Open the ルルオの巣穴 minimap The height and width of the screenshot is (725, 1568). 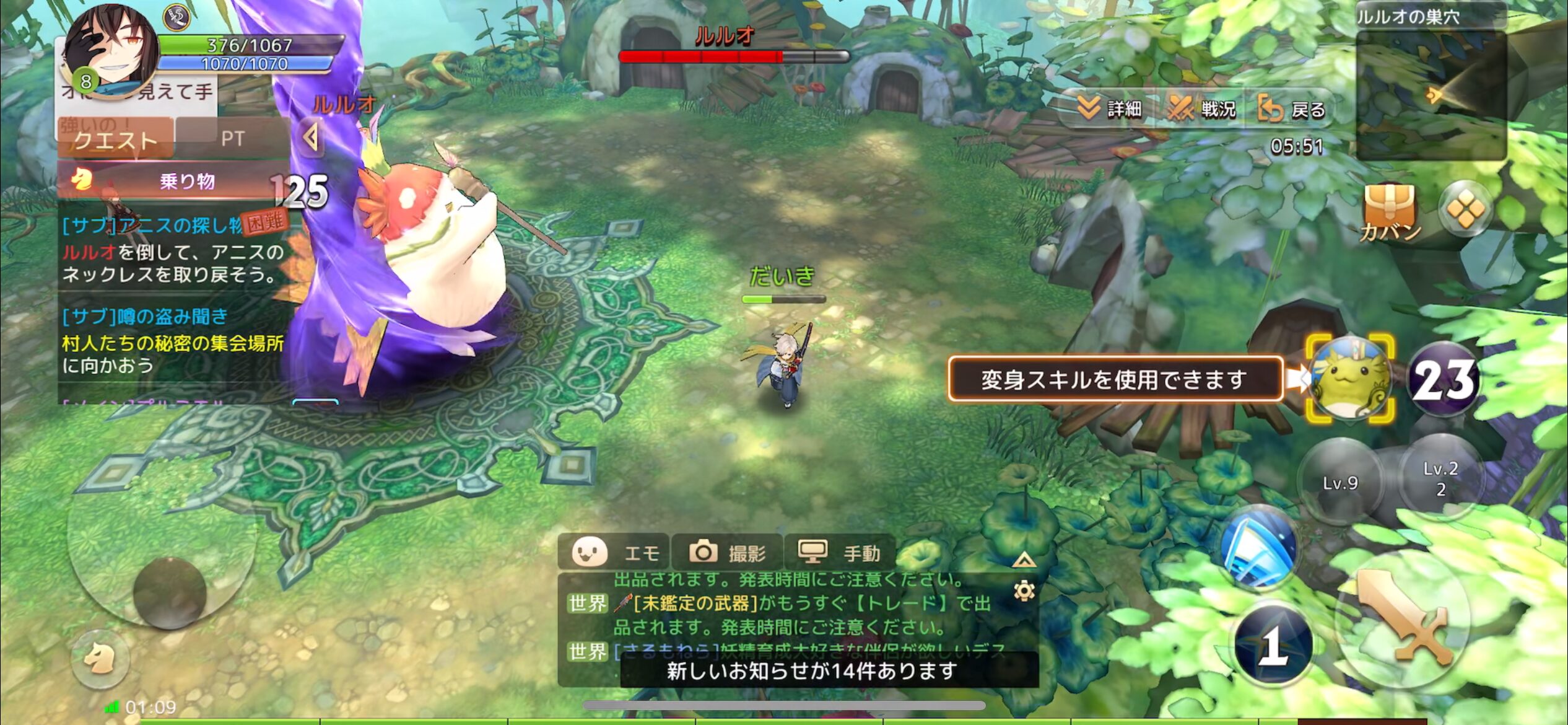pyautogui.click(x=1431, y=93)
